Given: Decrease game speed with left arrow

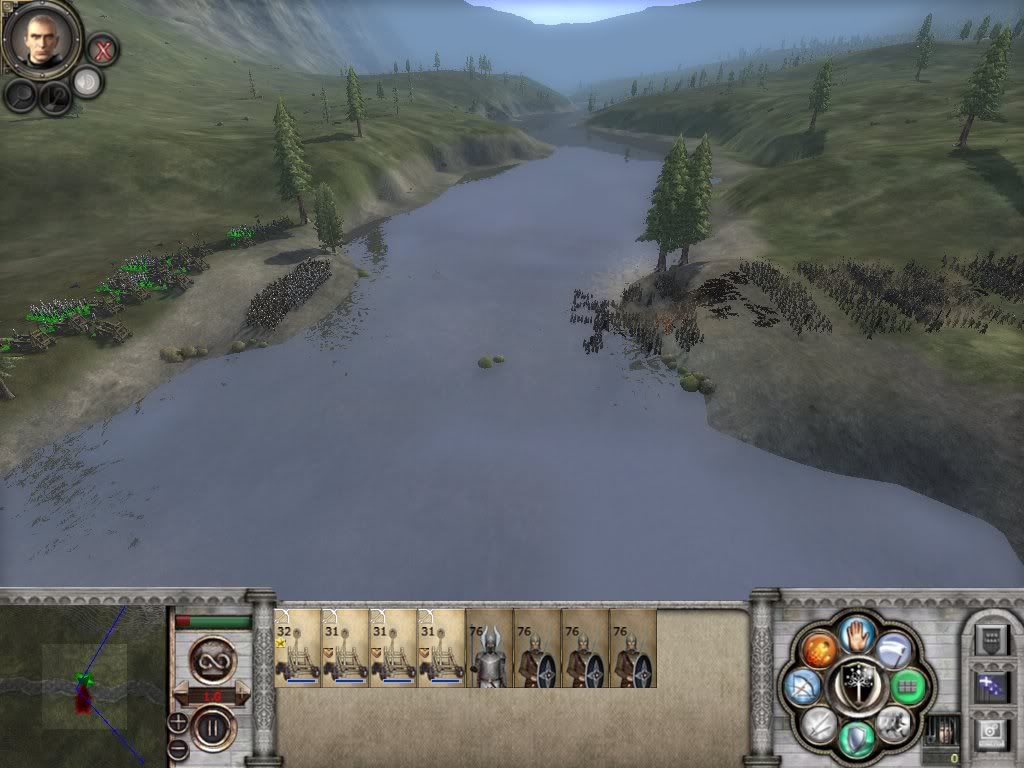Looking at the screenshot, I should pyautogui.click(x=182, y=694).
